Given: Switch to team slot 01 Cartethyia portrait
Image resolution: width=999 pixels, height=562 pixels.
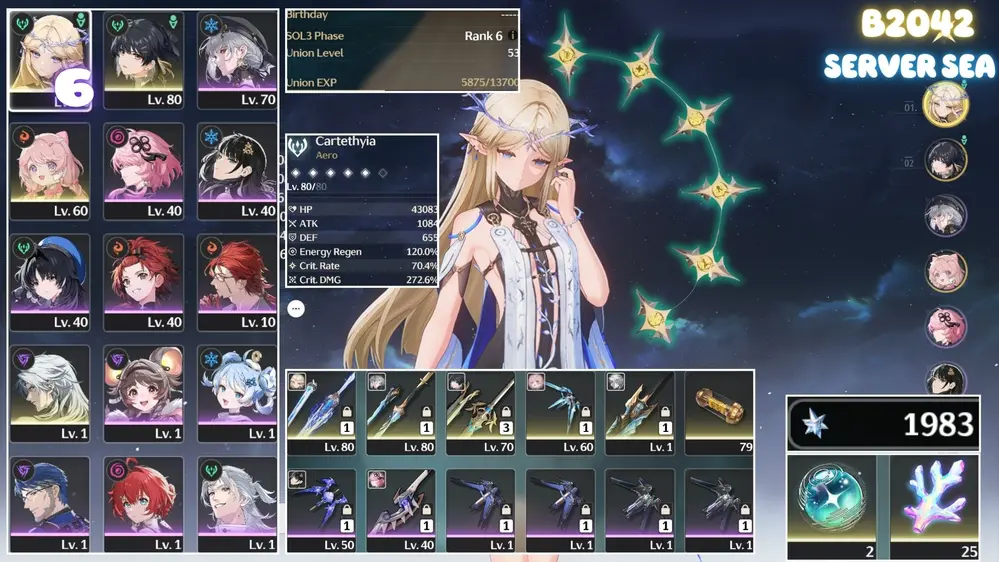Looking at the screenshot, I should [x=945, y=106].
